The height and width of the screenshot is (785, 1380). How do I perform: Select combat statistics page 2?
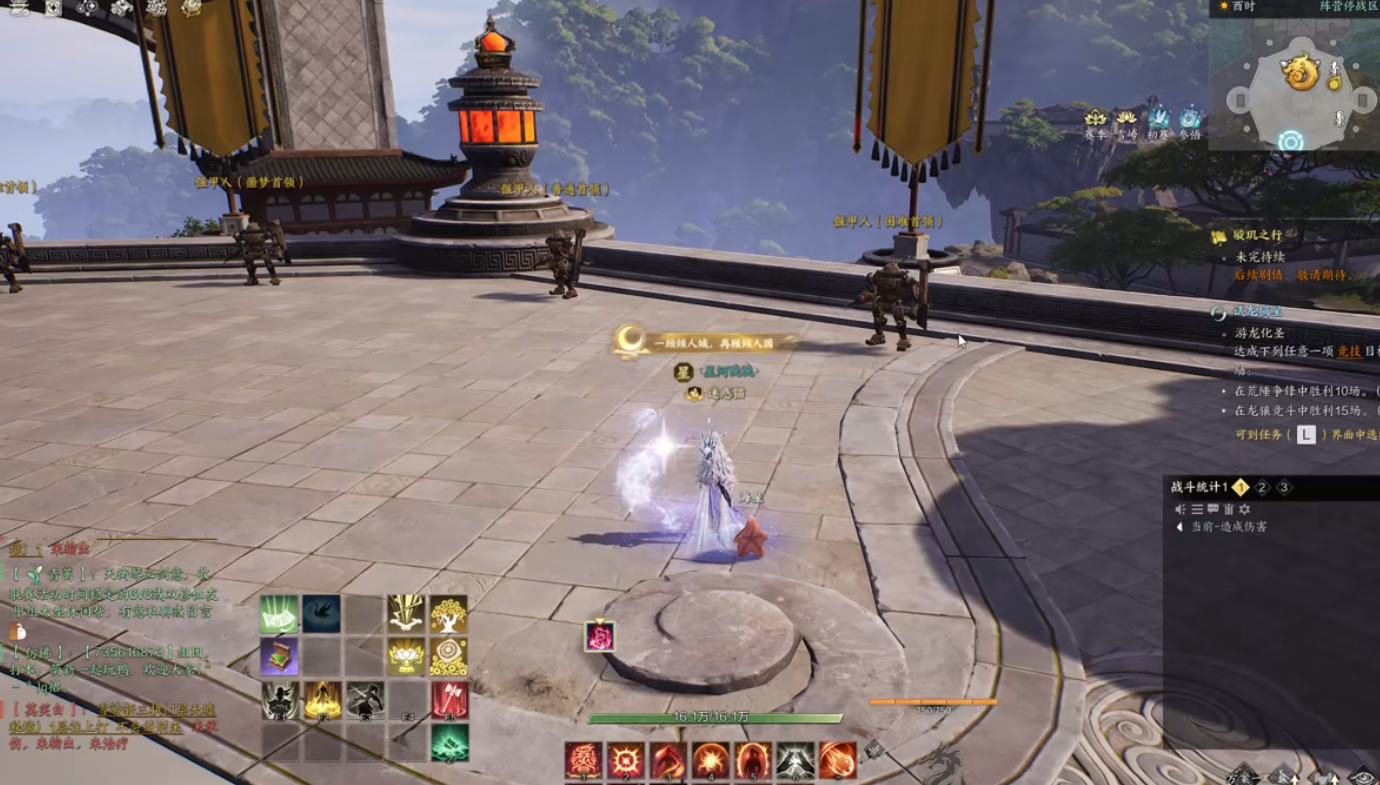click(1262, 488)
